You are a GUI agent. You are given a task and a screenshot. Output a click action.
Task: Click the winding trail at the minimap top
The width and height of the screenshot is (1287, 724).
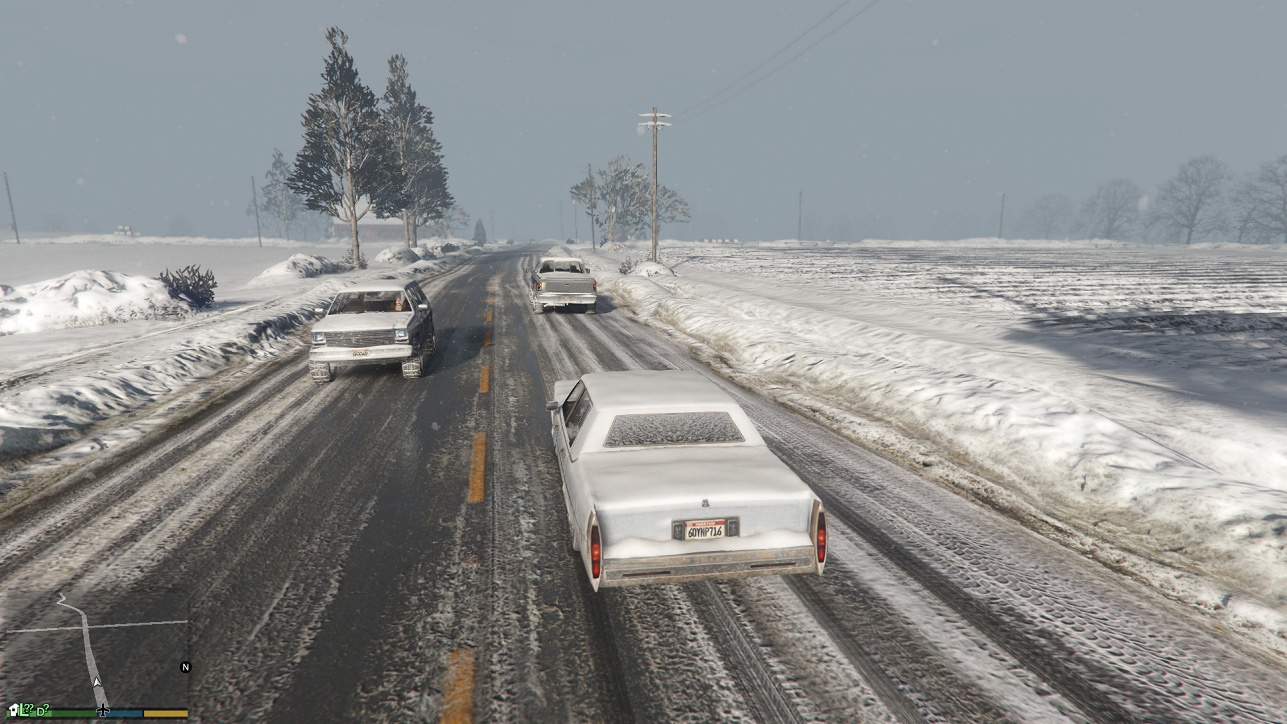coord(63,598)
